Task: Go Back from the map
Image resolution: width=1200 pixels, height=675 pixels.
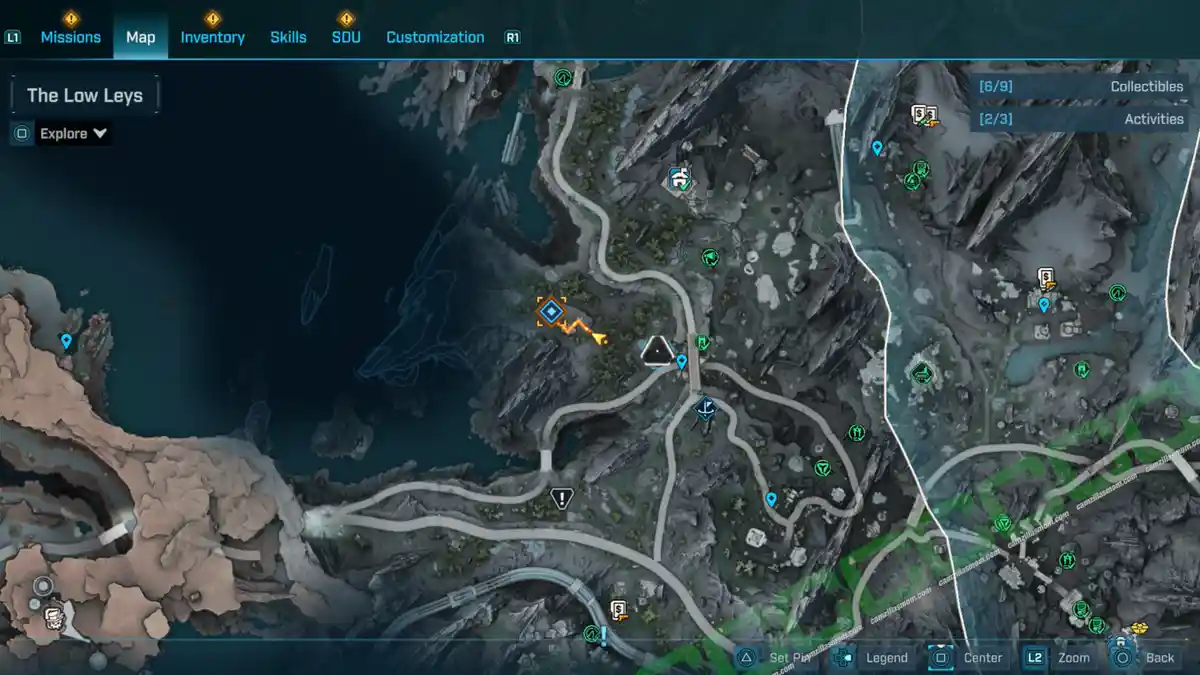Action: [x=1146, y=657]
